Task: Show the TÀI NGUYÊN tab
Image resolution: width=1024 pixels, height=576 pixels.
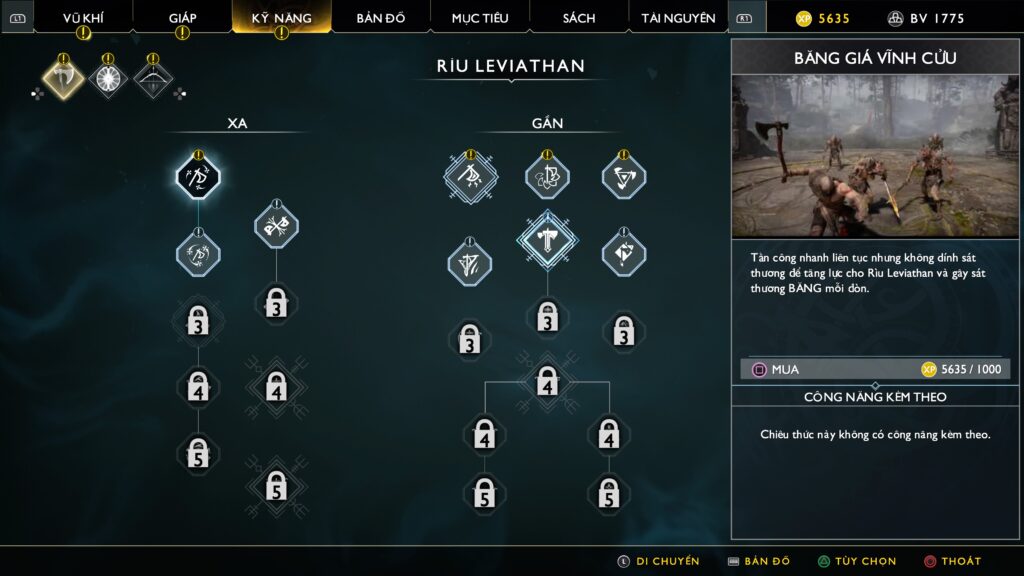Action: pyautogui.click(x=678, y=18)
